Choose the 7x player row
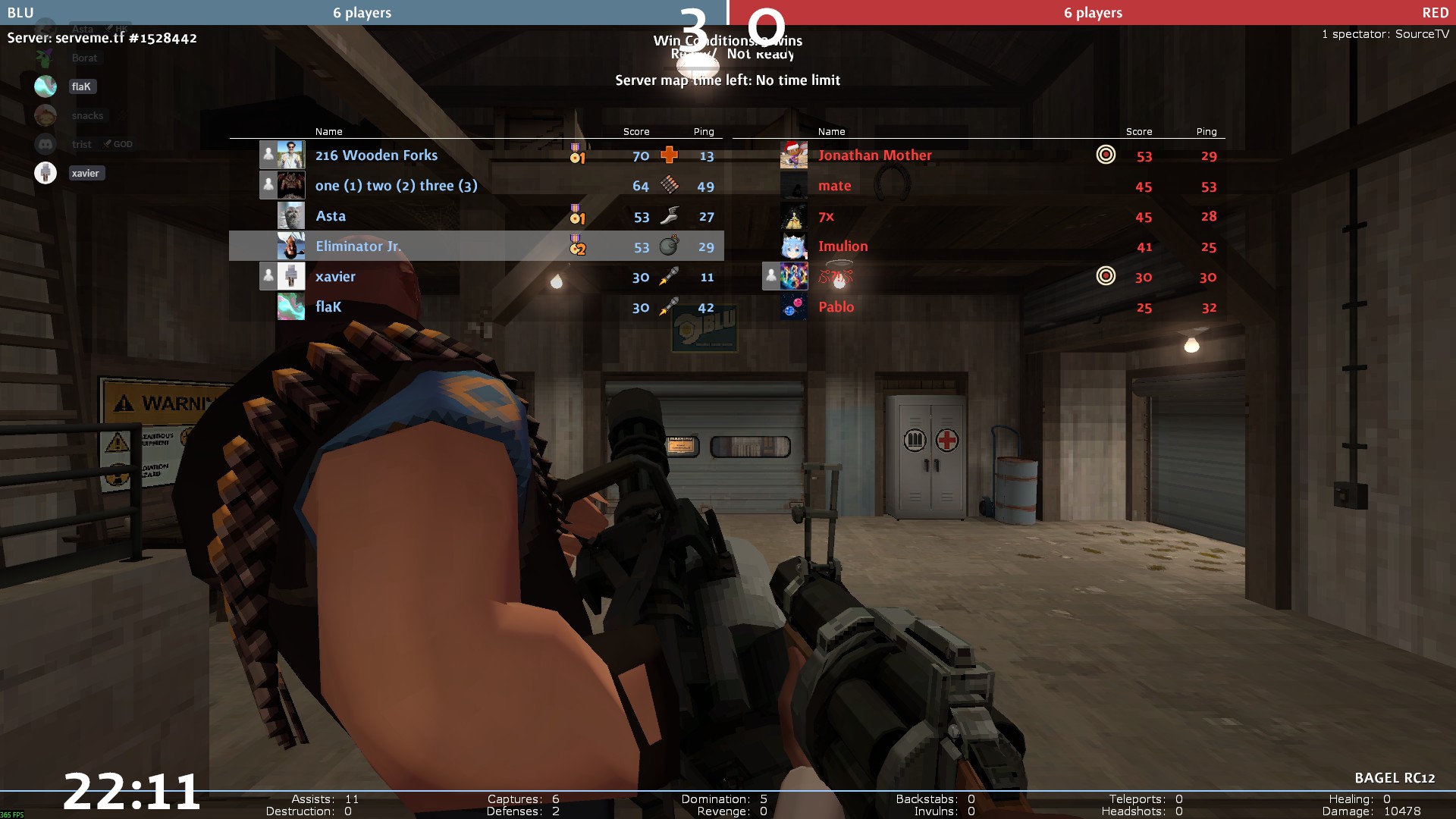 [826, 216]
